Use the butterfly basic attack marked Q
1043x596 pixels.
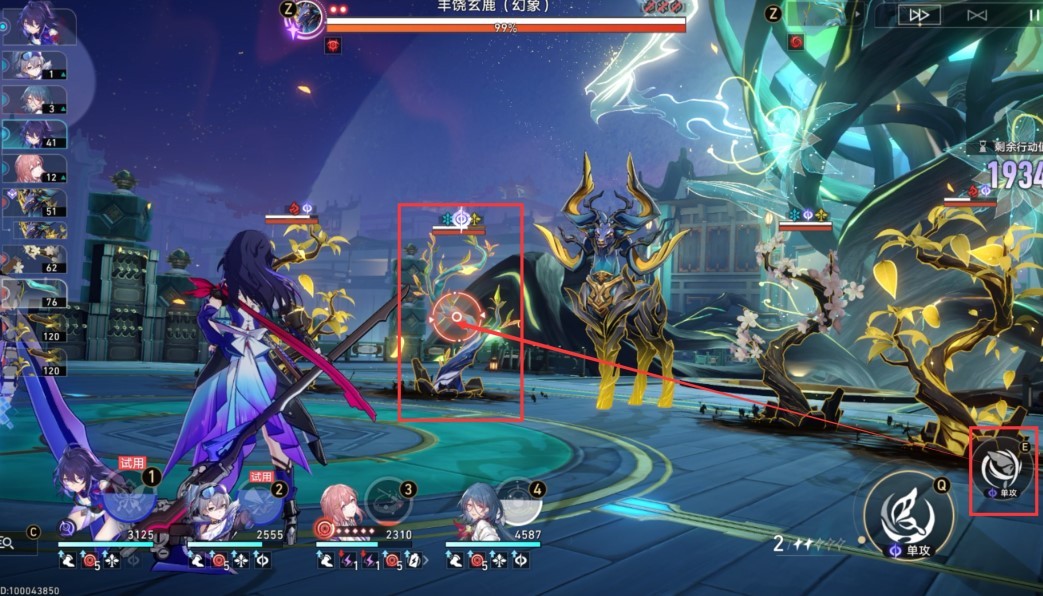point(908,517)
